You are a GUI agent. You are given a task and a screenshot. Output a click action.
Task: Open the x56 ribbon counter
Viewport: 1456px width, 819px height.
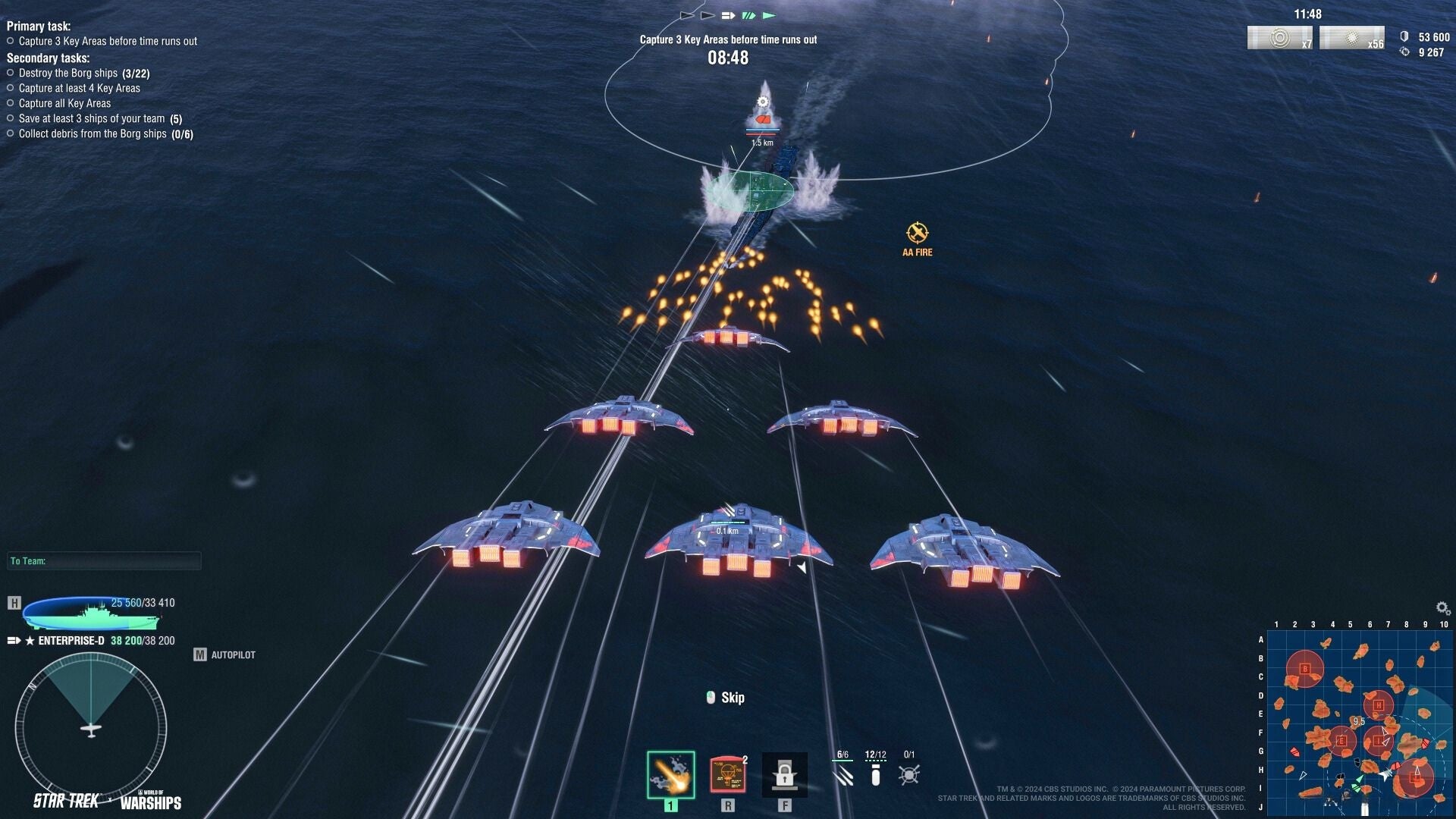point(1351,38)
